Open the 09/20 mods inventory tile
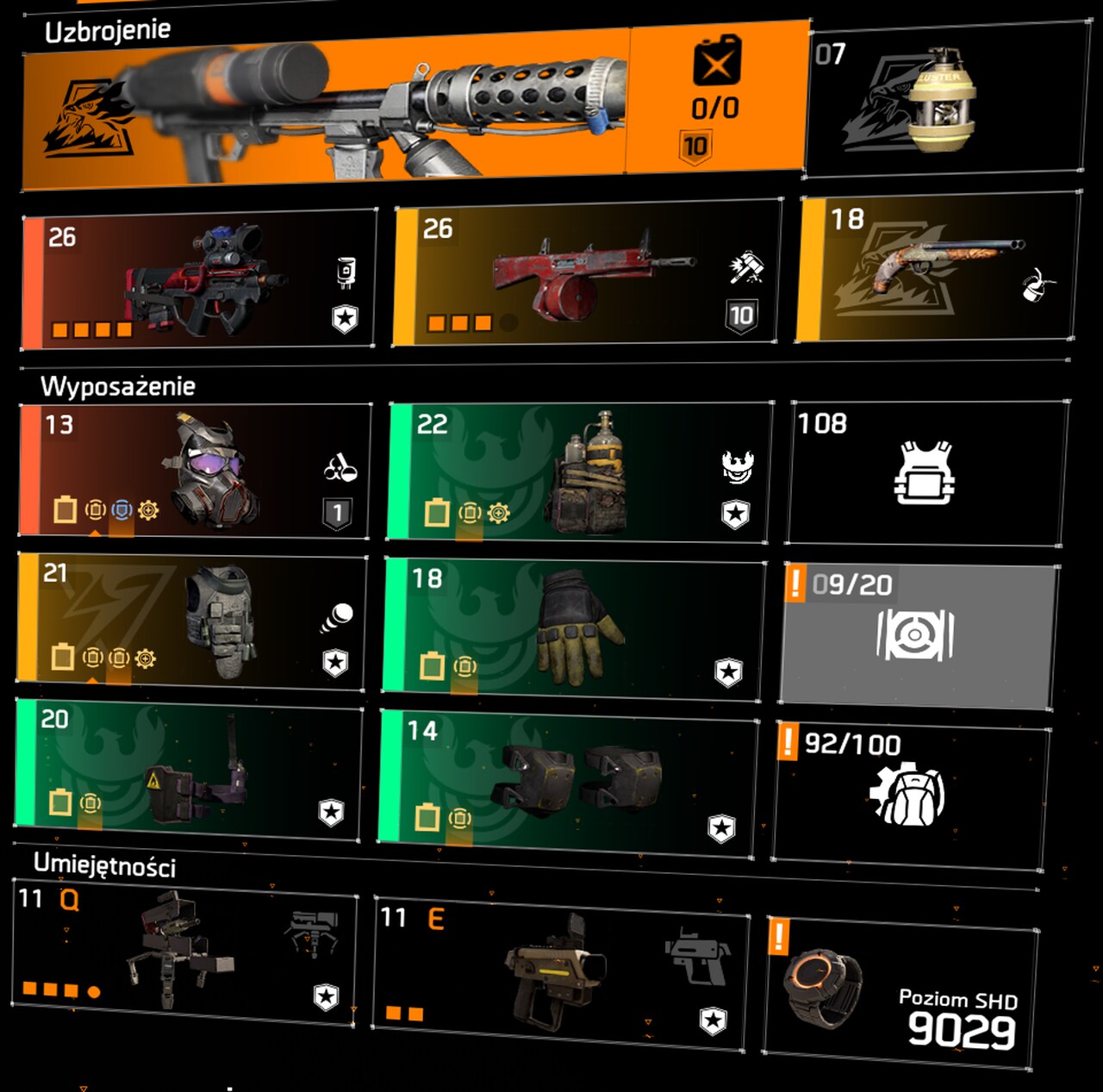This screenshot has width=1103, height=1092. coord(919,635)
